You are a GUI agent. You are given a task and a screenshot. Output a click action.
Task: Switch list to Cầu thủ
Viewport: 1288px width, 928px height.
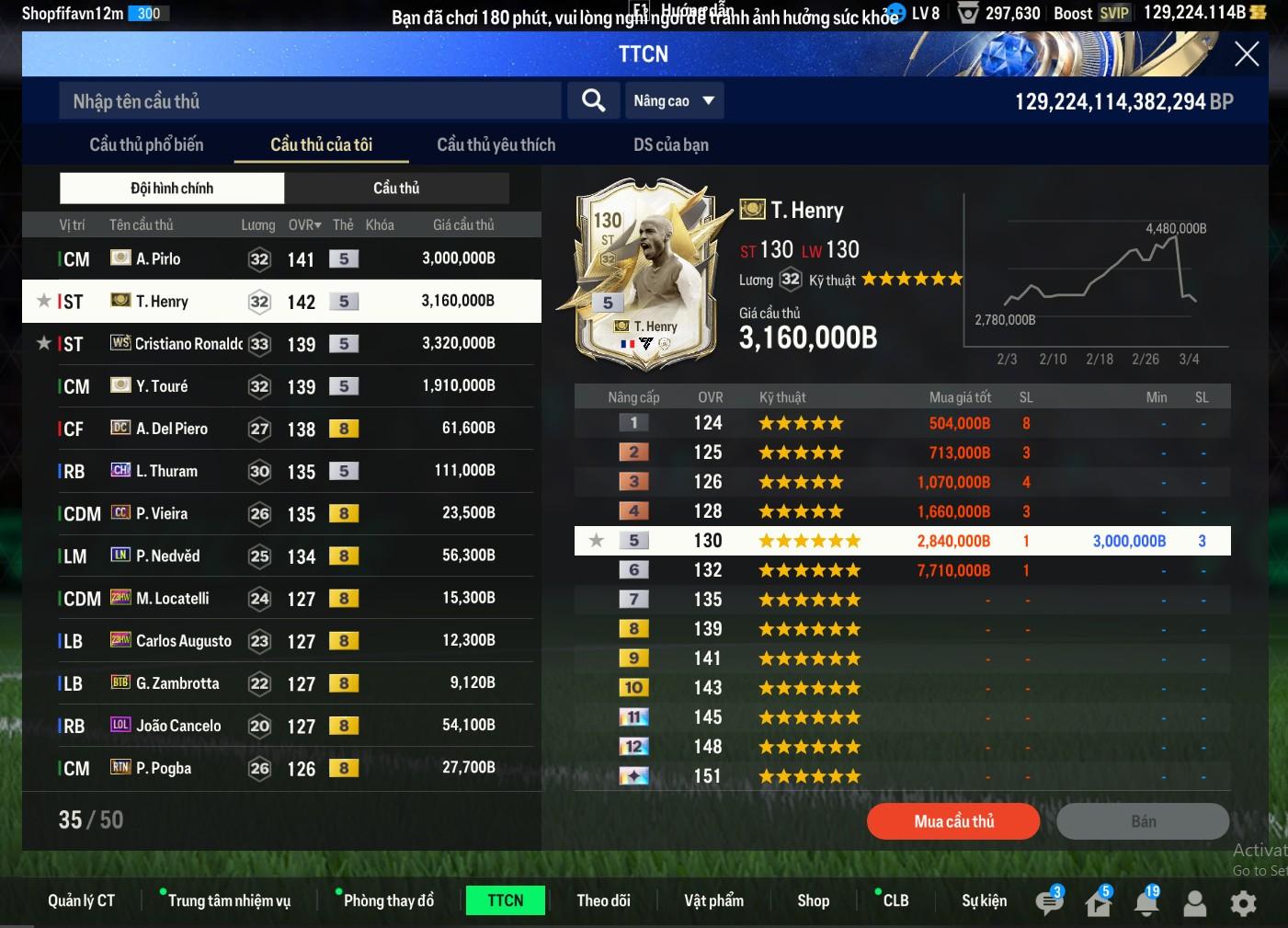[396, 189]
